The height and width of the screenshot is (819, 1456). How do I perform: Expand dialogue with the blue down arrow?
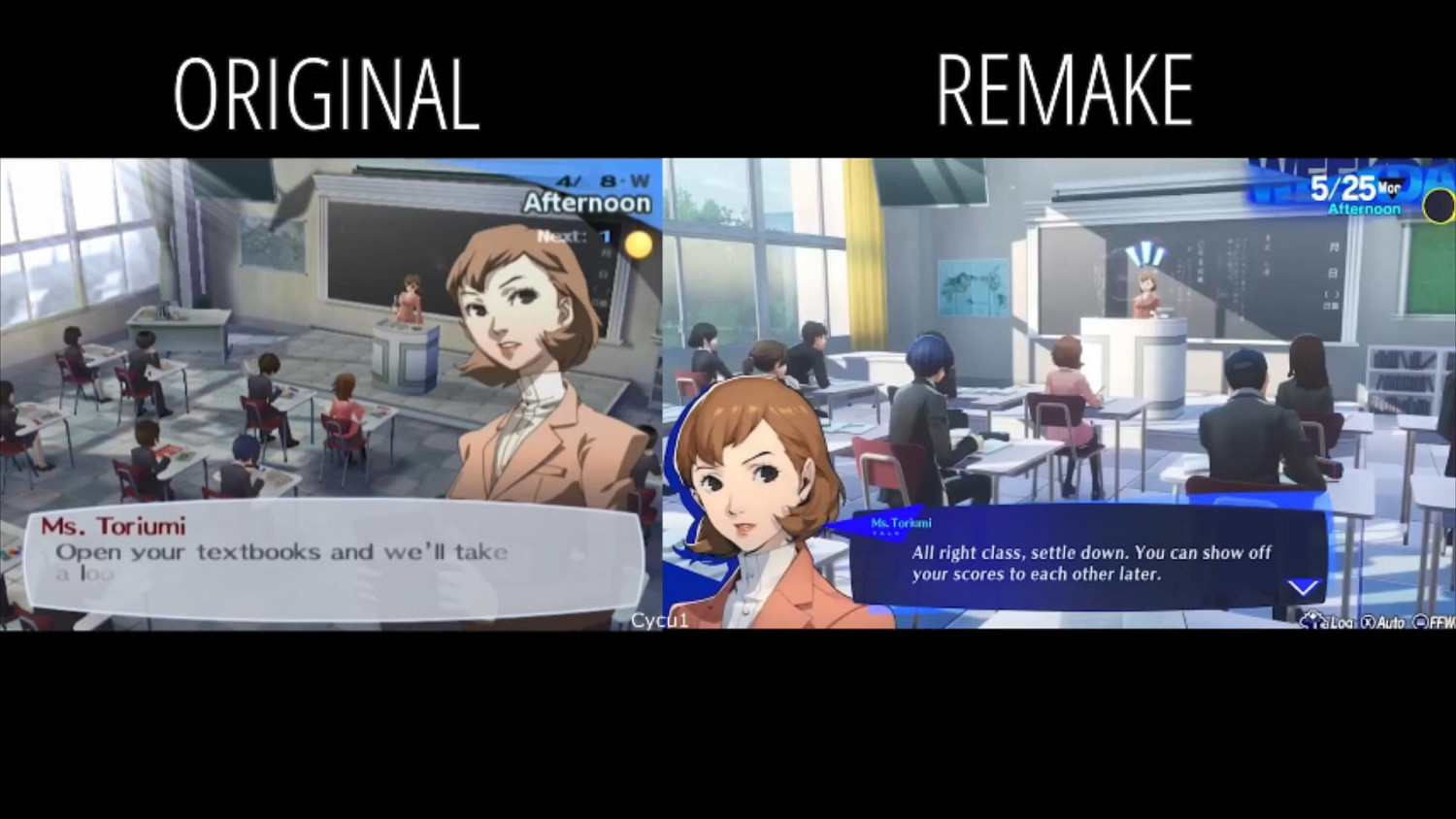click(1302, 586)
